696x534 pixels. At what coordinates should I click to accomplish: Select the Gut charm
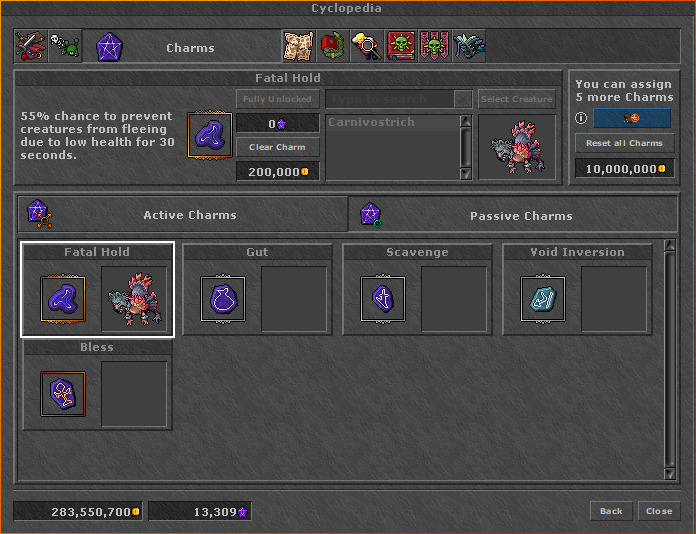coord(222,299)
